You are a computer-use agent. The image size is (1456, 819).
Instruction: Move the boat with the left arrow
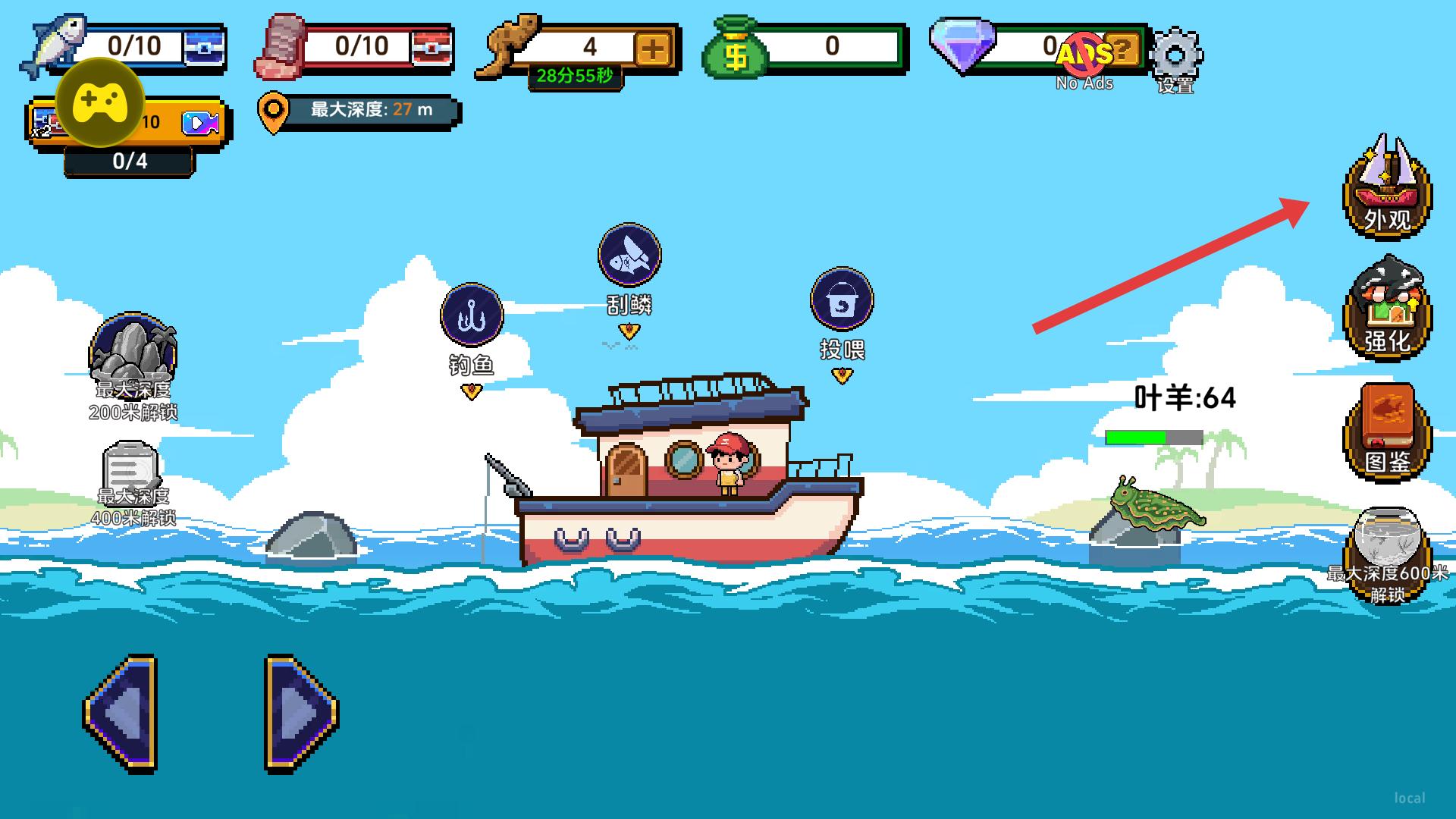(121, 713)
